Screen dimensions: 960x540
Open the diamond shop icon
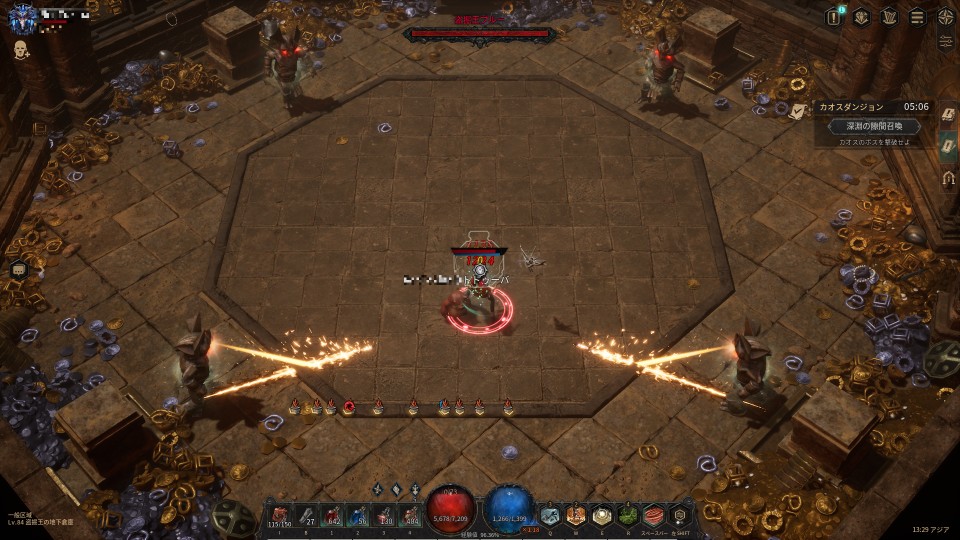[x=861, y=17]
